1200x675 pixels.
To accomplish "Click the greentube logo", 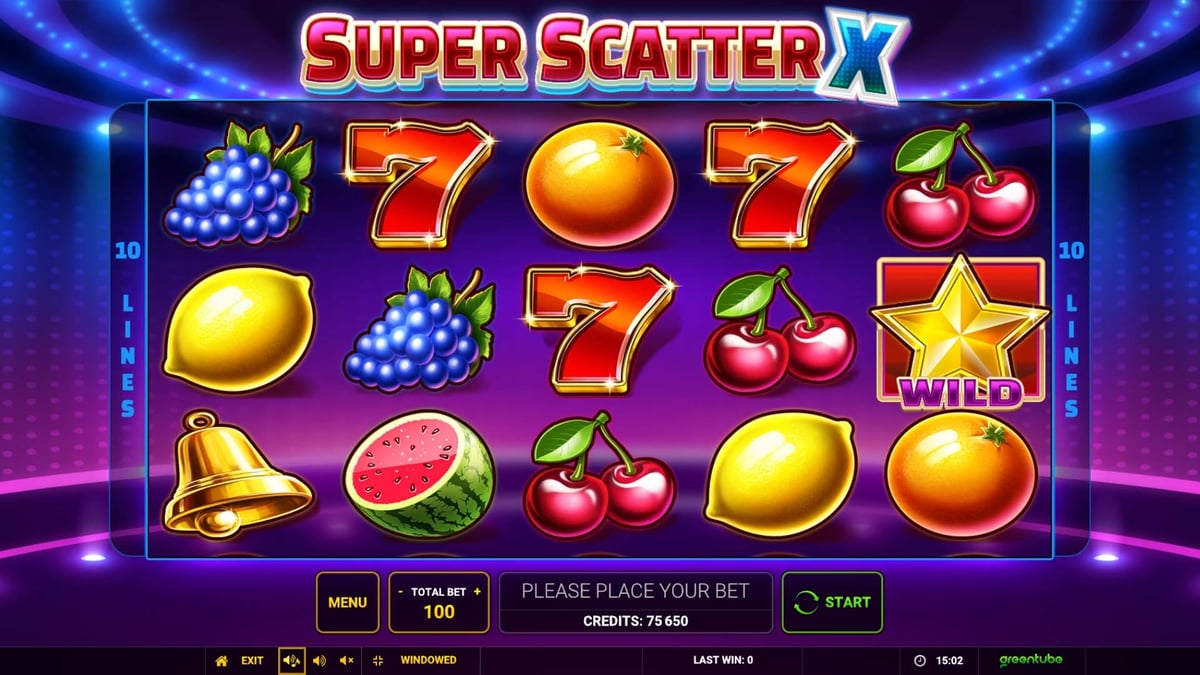I will (1030, 660).
